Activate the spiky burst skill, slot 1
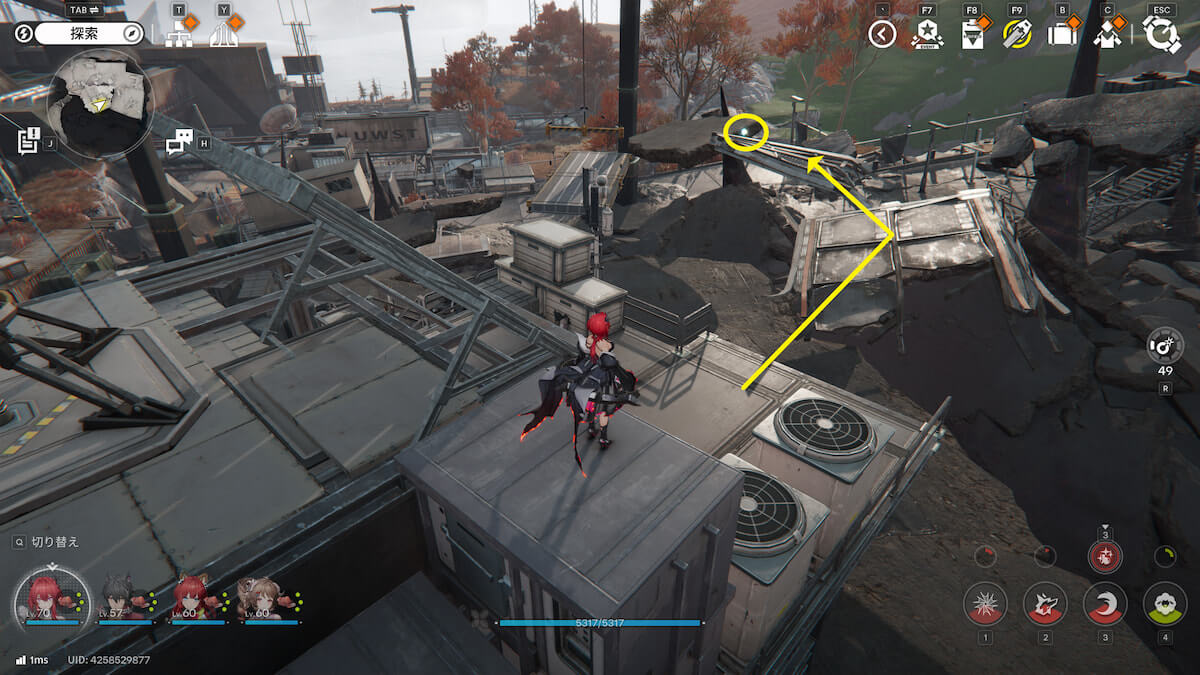Screen dimensions: 1200x675 [x=985, y=604]
